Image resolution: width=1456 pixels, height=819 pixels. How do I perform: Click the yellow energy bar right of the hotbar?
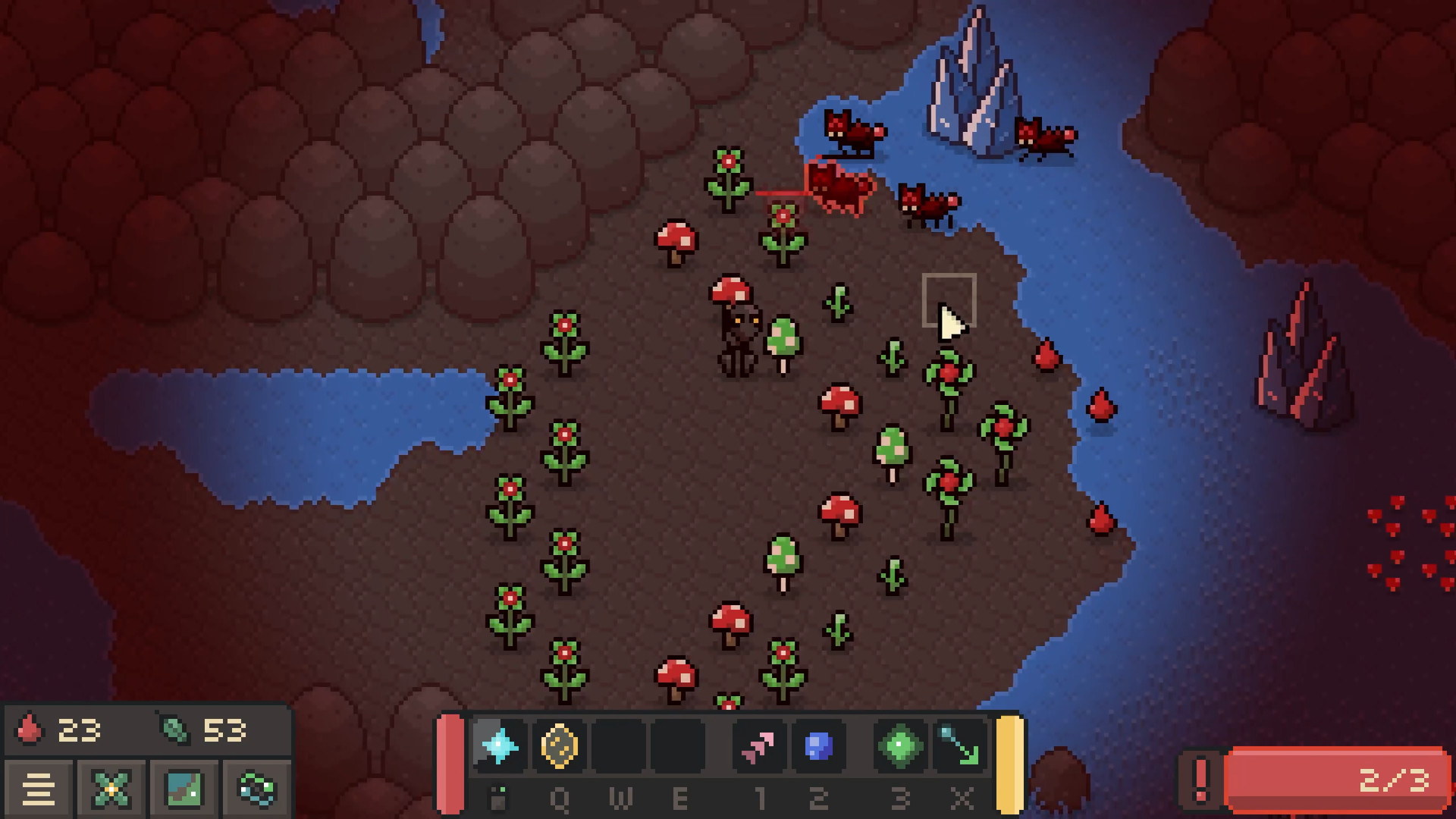1009,762
